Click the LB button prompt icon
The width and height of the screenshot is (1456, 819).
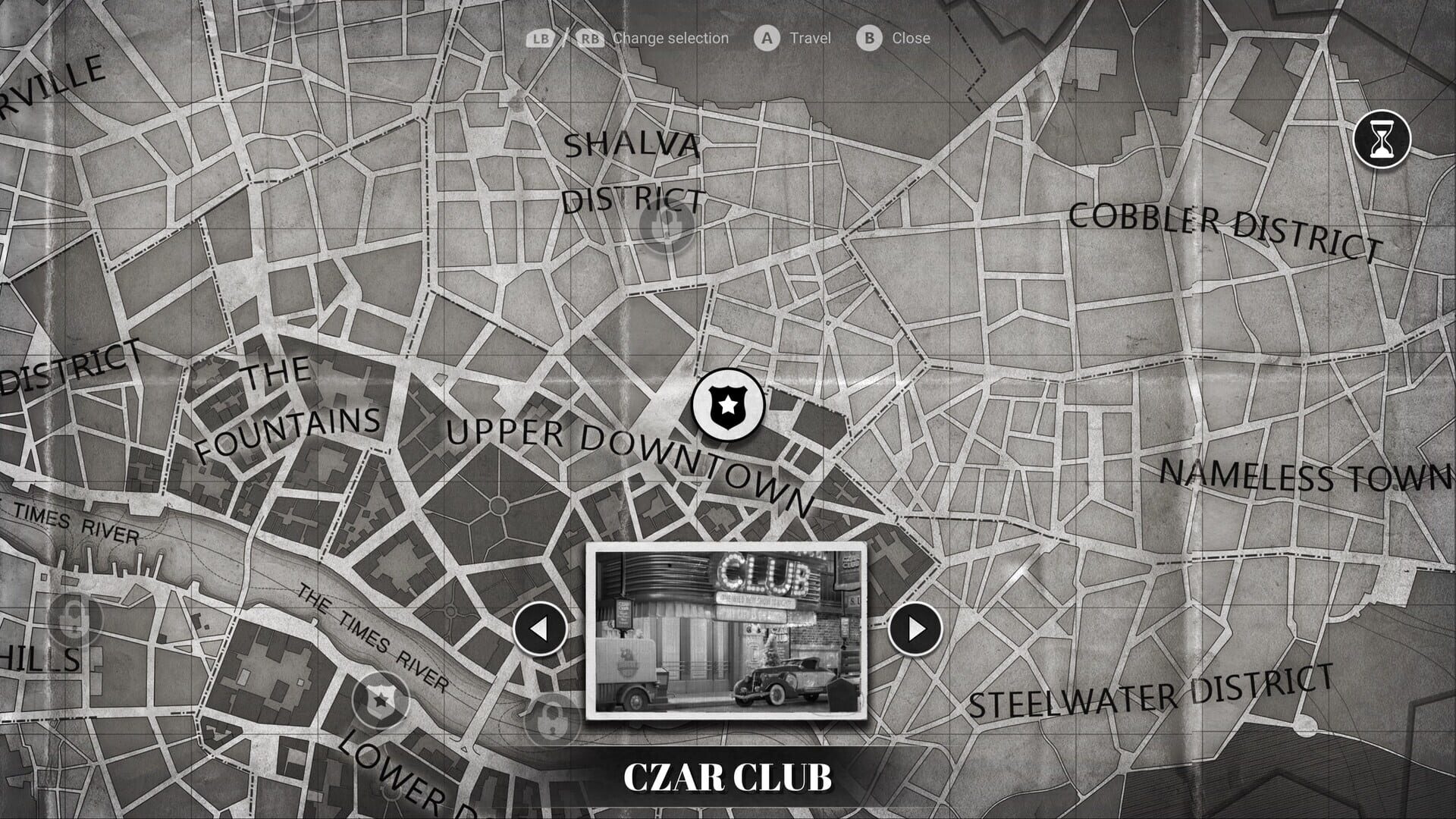point(540,38)
